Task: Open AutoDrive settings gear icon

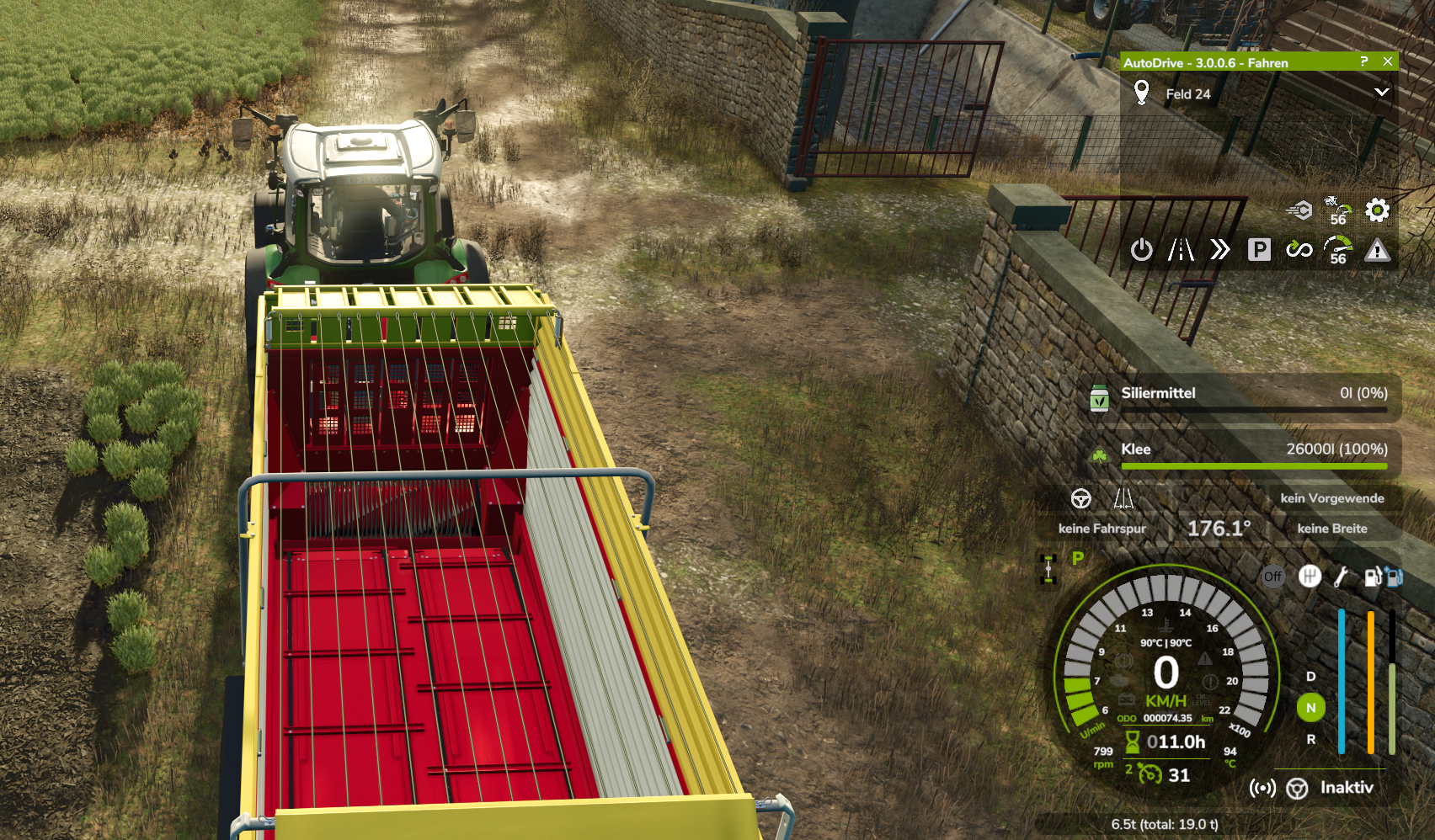Action: (x=1377, y=210)
